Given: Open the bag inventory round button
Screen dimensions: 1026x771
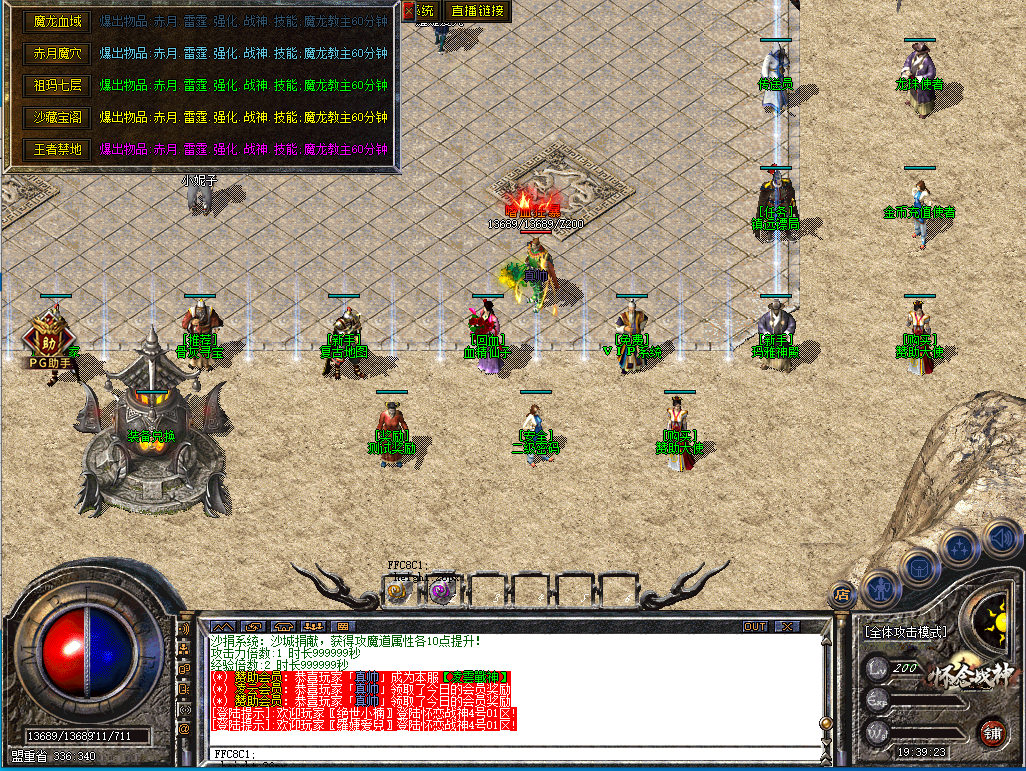Looking at the screenshot, I should pyautogui.click(x=921, y=569).
